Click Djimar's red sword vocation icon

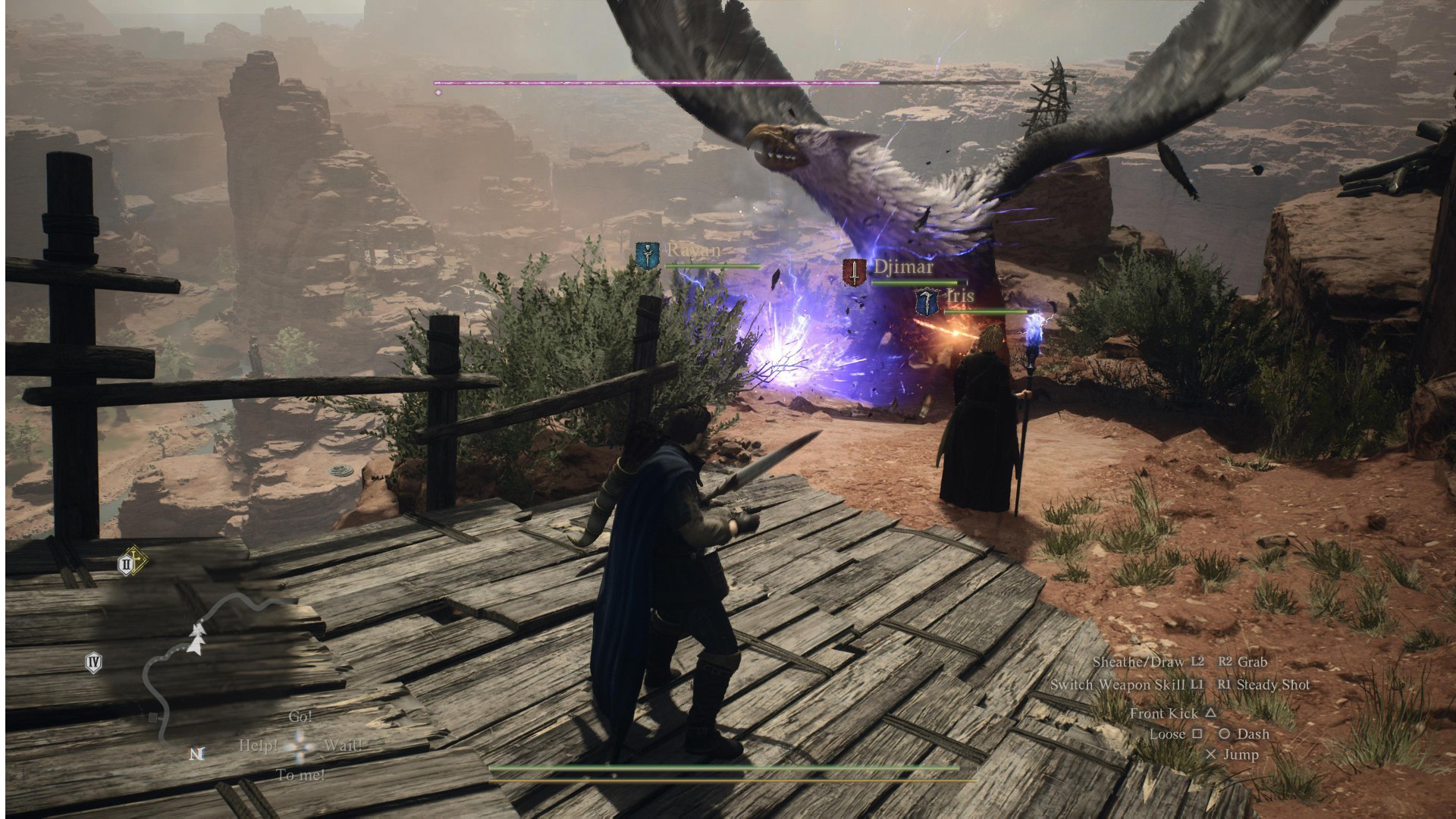coord(855,271)
